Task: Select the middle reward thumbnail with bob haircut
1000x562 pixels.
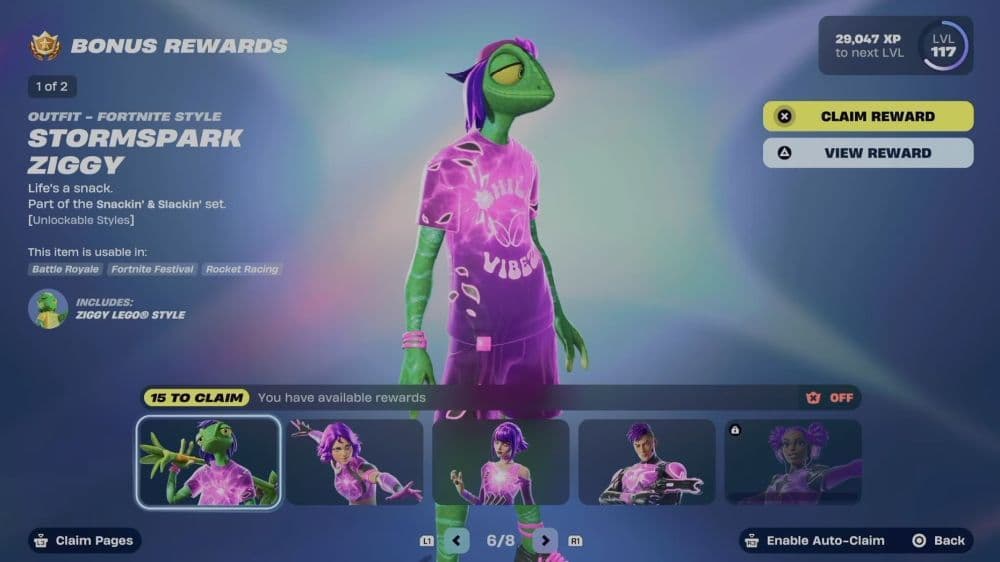Action: pyautogui.click(x=501, y=462)
